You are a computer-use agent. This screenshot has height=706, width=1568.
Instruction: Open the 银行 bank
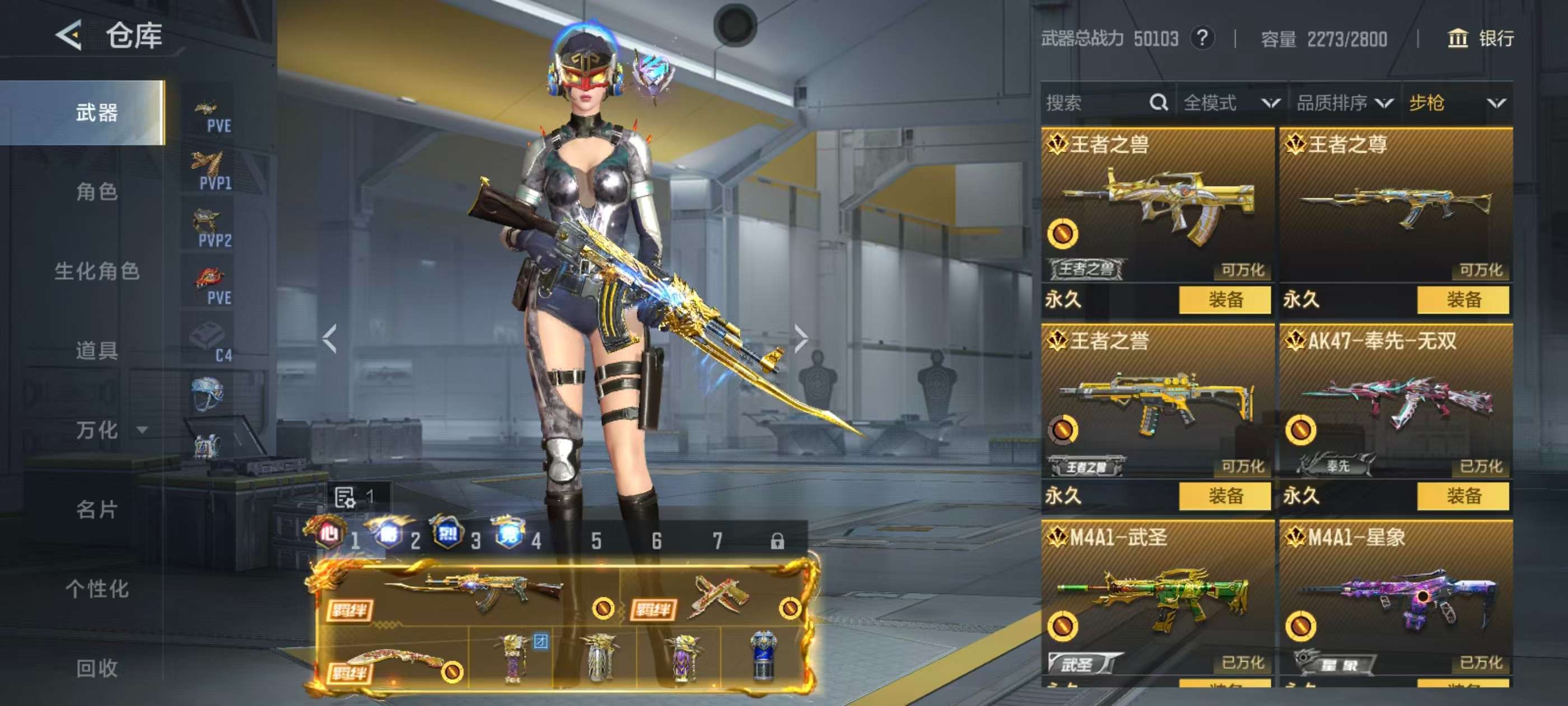coord(1480,38)
